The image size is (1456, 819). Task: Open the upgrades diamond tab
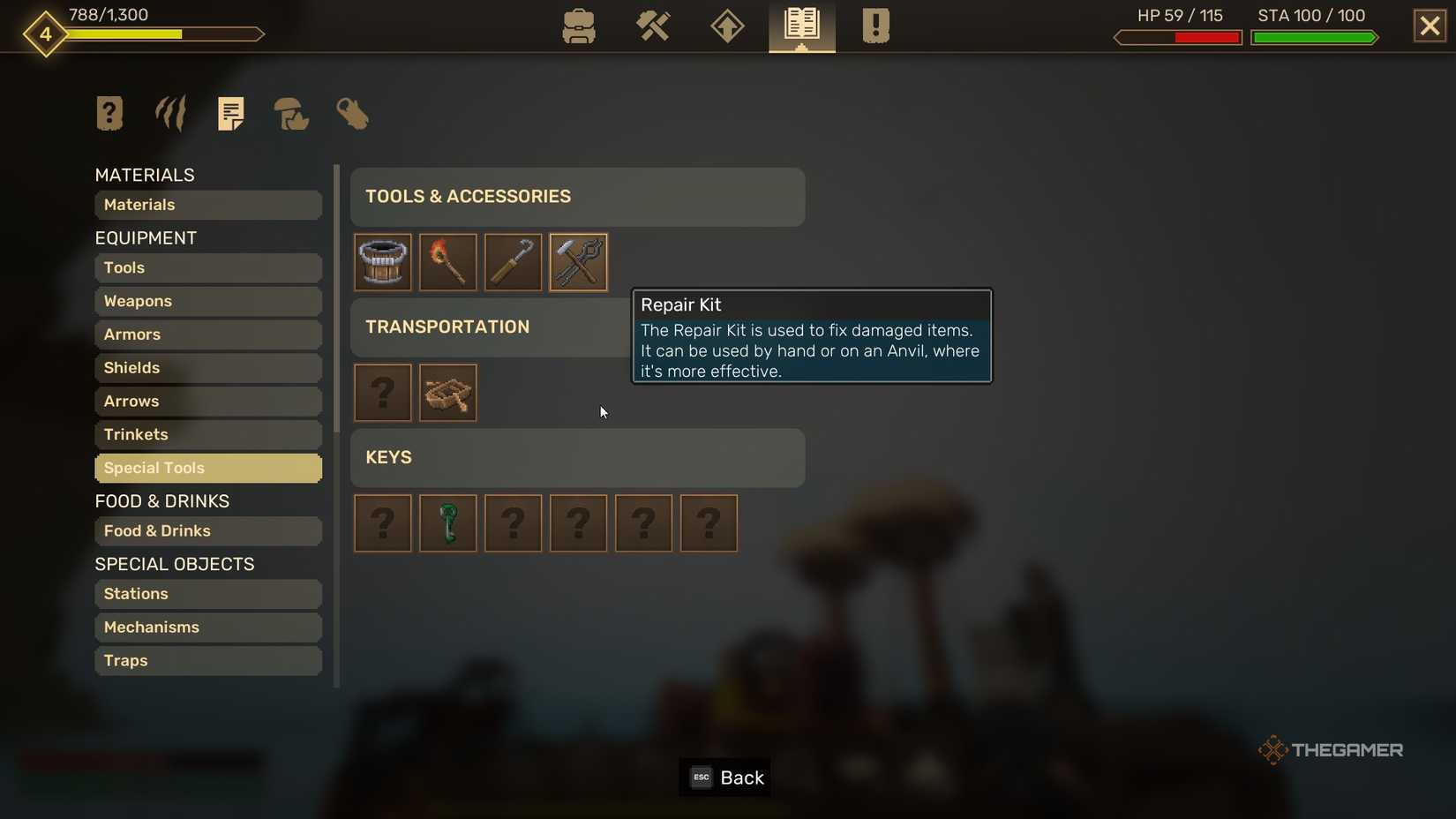[726, 26]
